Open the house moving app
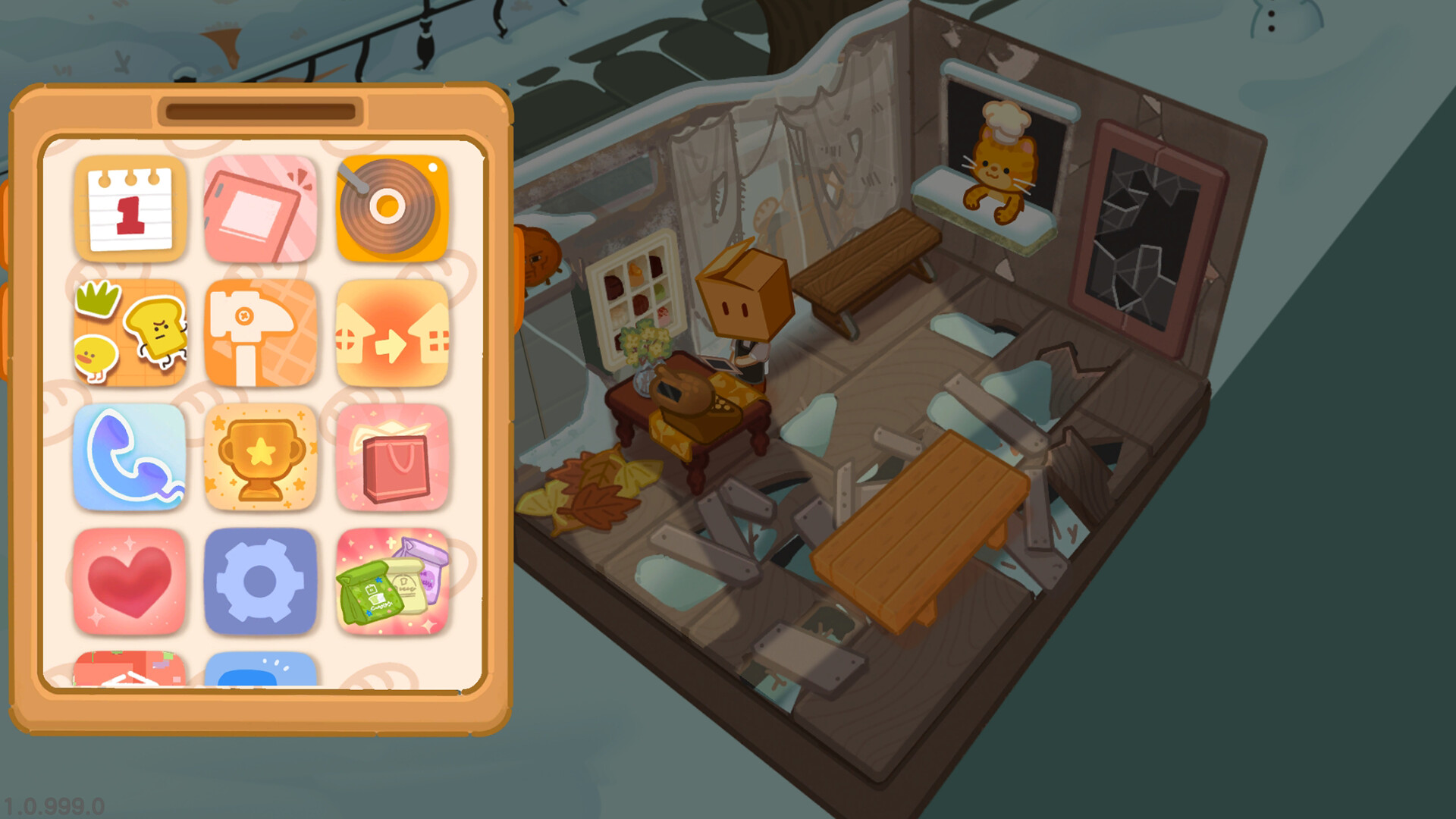1456x819 pixels. [x=391, y=332]
